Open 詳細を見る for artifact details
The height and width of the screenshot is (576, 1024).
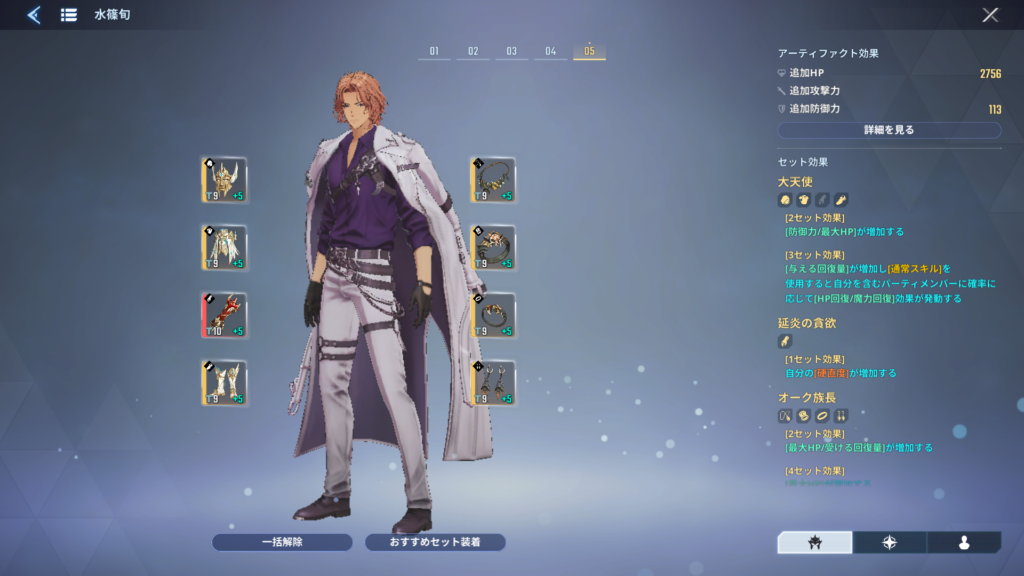pyautogui.click(x=889, y=130)
